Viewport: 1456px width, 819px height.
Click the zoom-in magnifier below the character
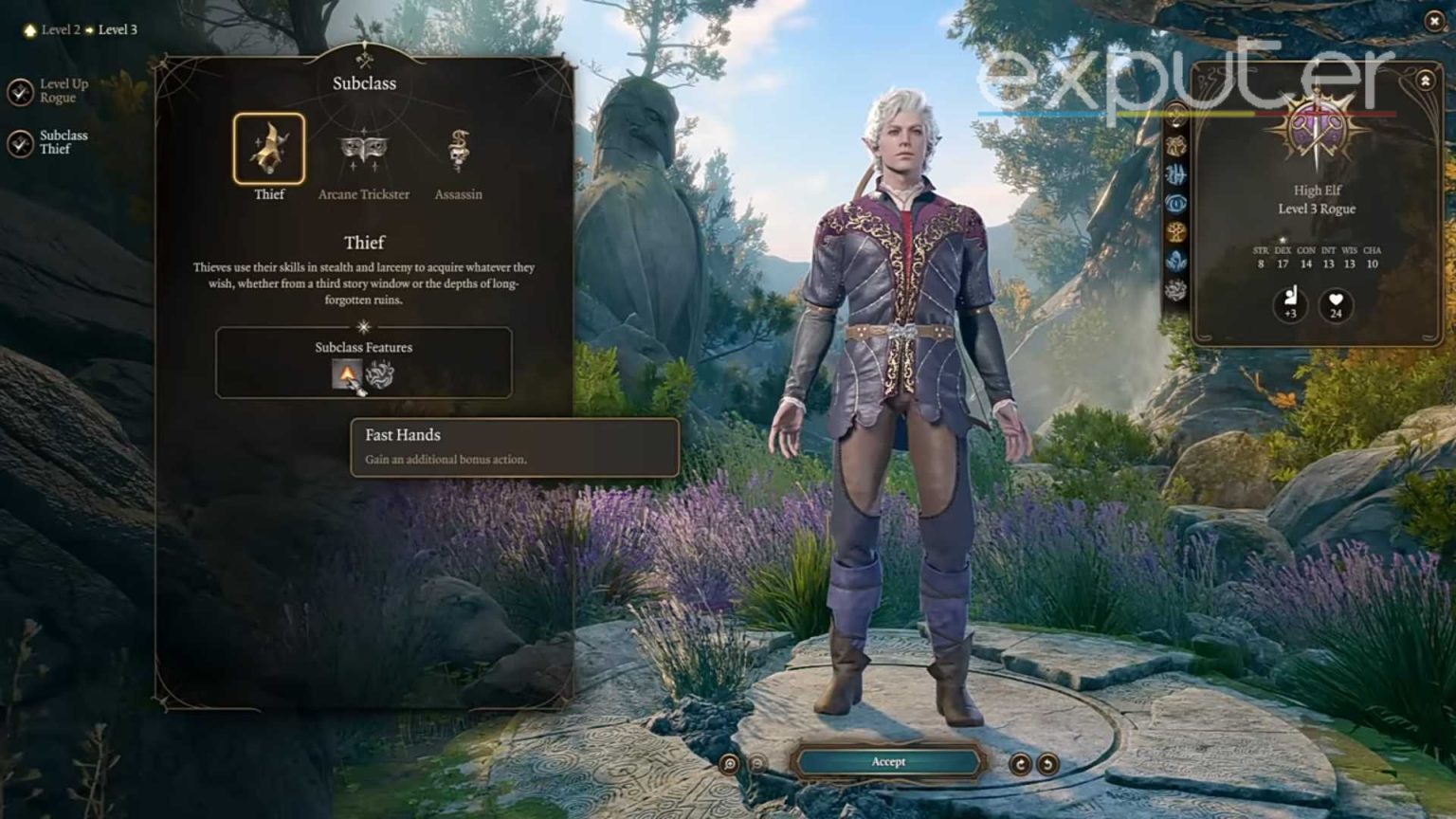(x=727, y=761)
